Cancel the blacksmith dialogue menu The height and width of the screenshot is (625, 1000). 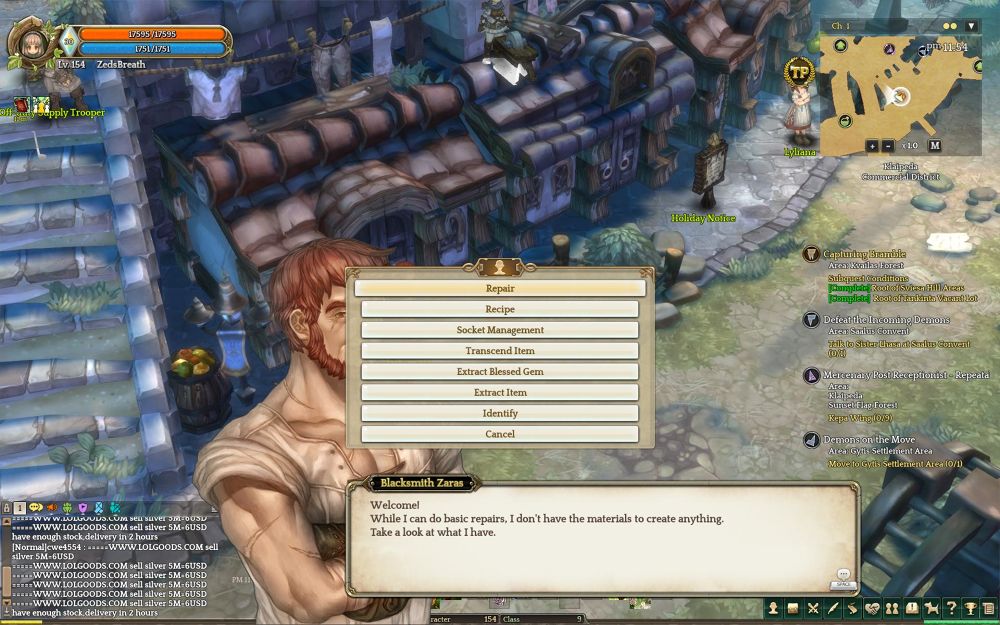(500, 434)
